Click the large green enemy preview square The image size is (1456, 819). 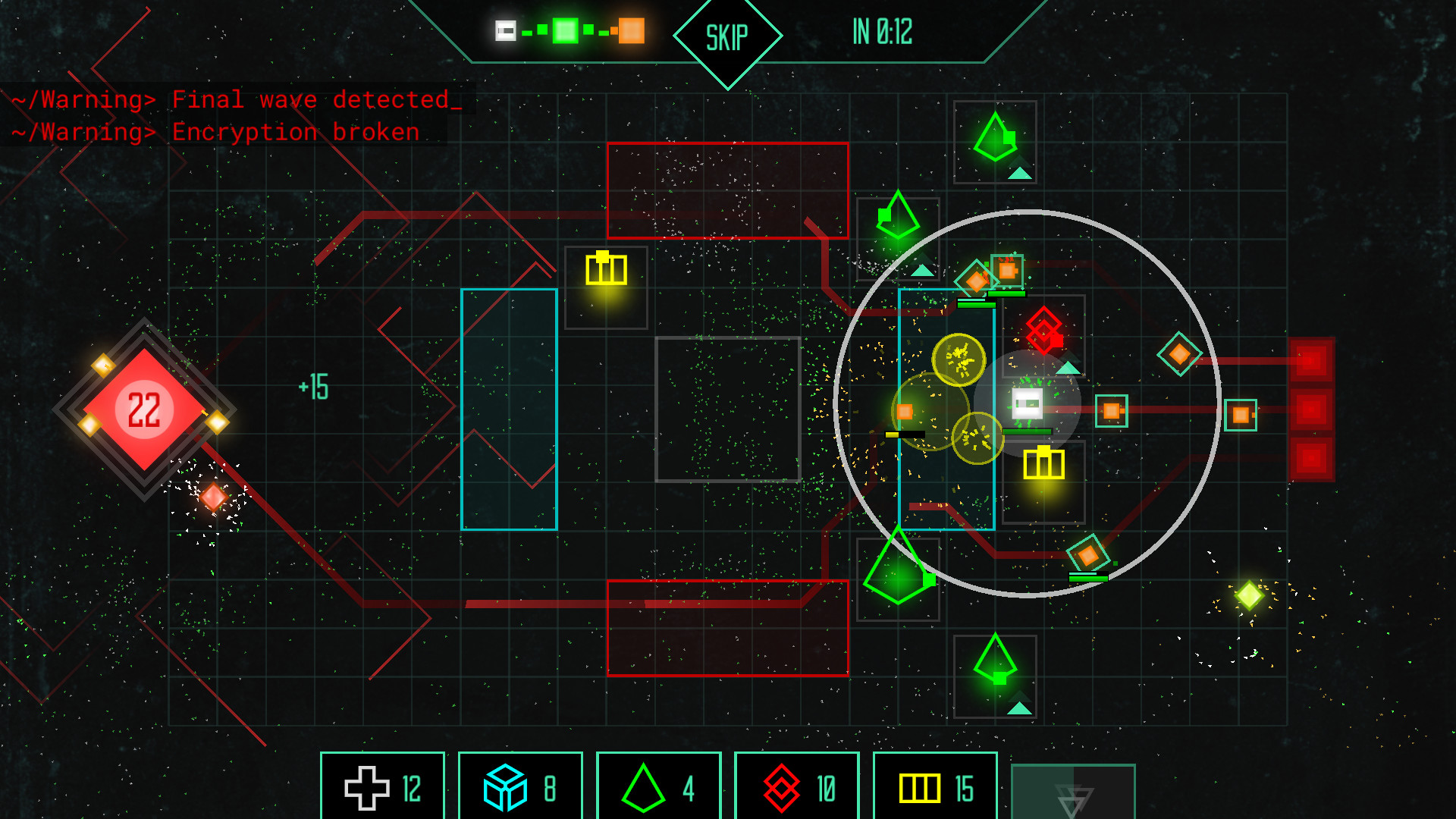coord(564,32)
